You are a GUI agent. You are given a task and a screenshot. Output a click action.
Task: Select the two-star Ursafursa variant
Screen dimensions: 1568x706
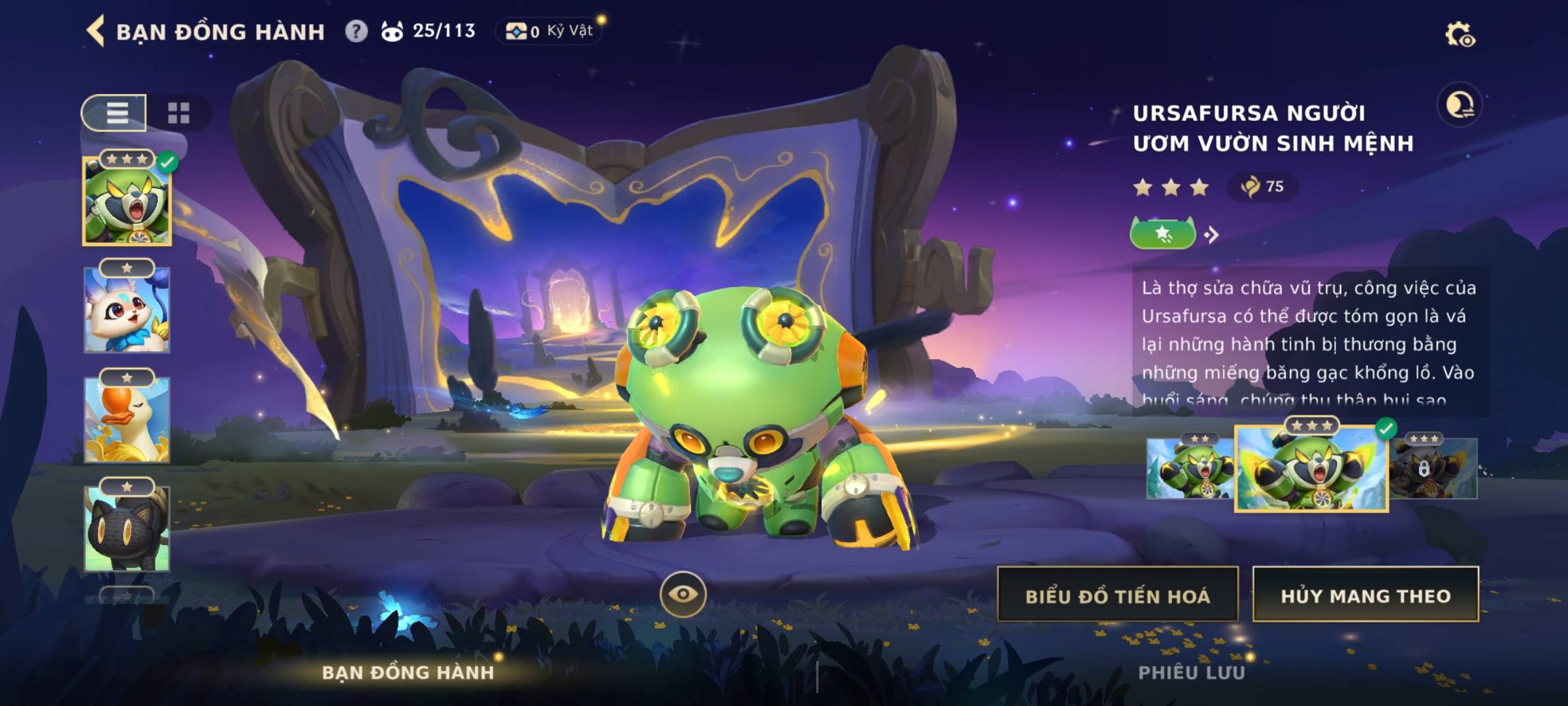tap(1189, 469)
